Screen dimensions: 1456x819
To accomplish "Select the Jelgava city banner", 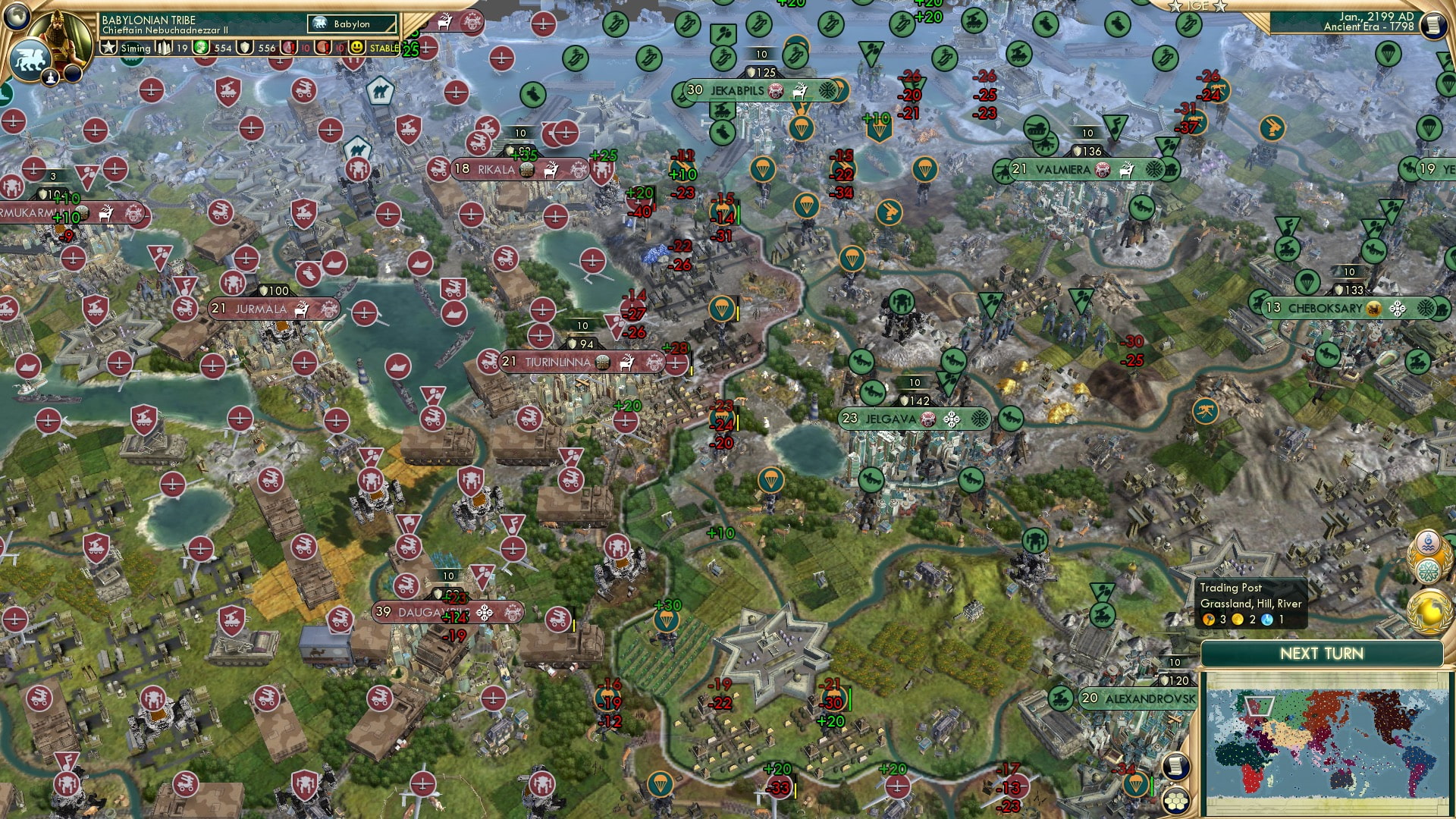I will pos(914,417).
